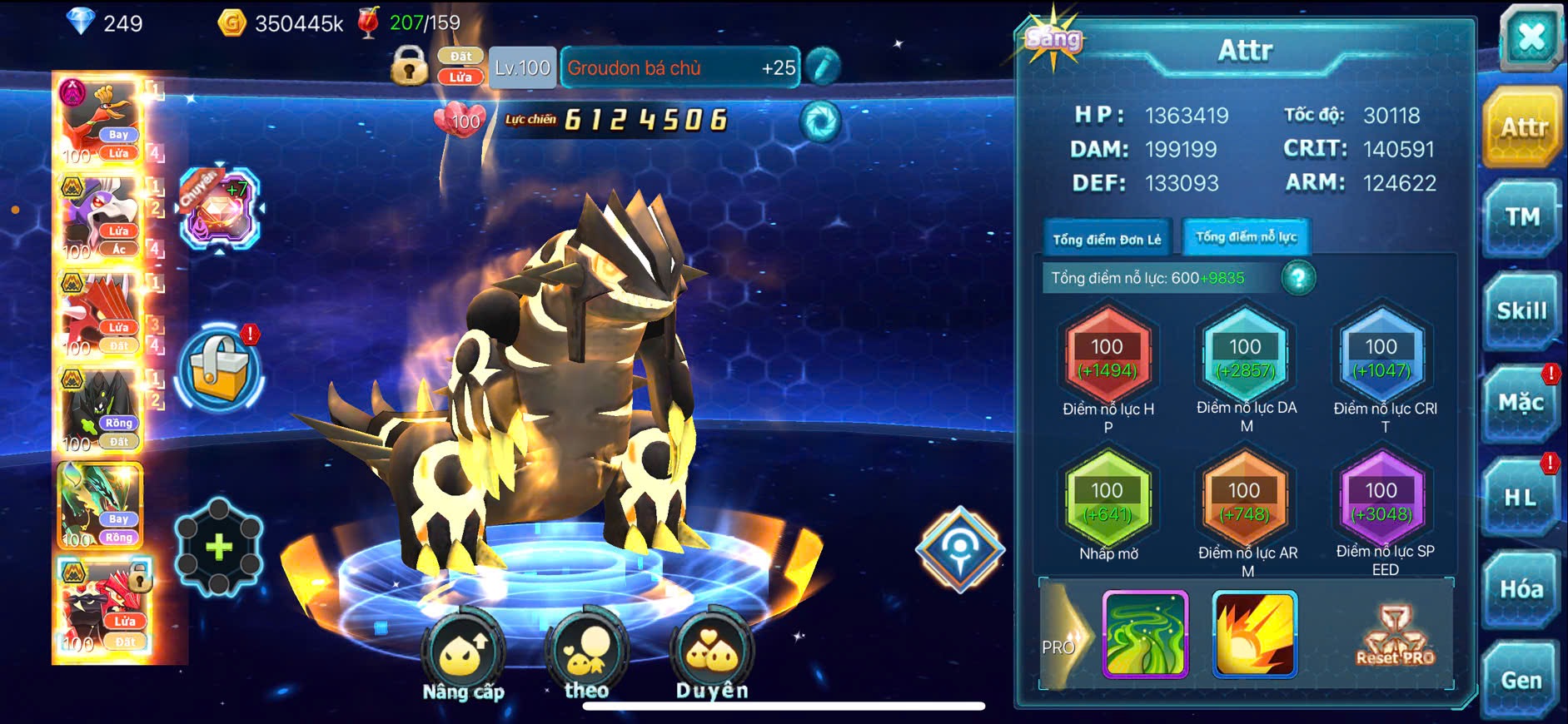The image size is (1568, 724).
Task: Choose the purple SPEED effort point hexagon
Action: point(1381,501)
